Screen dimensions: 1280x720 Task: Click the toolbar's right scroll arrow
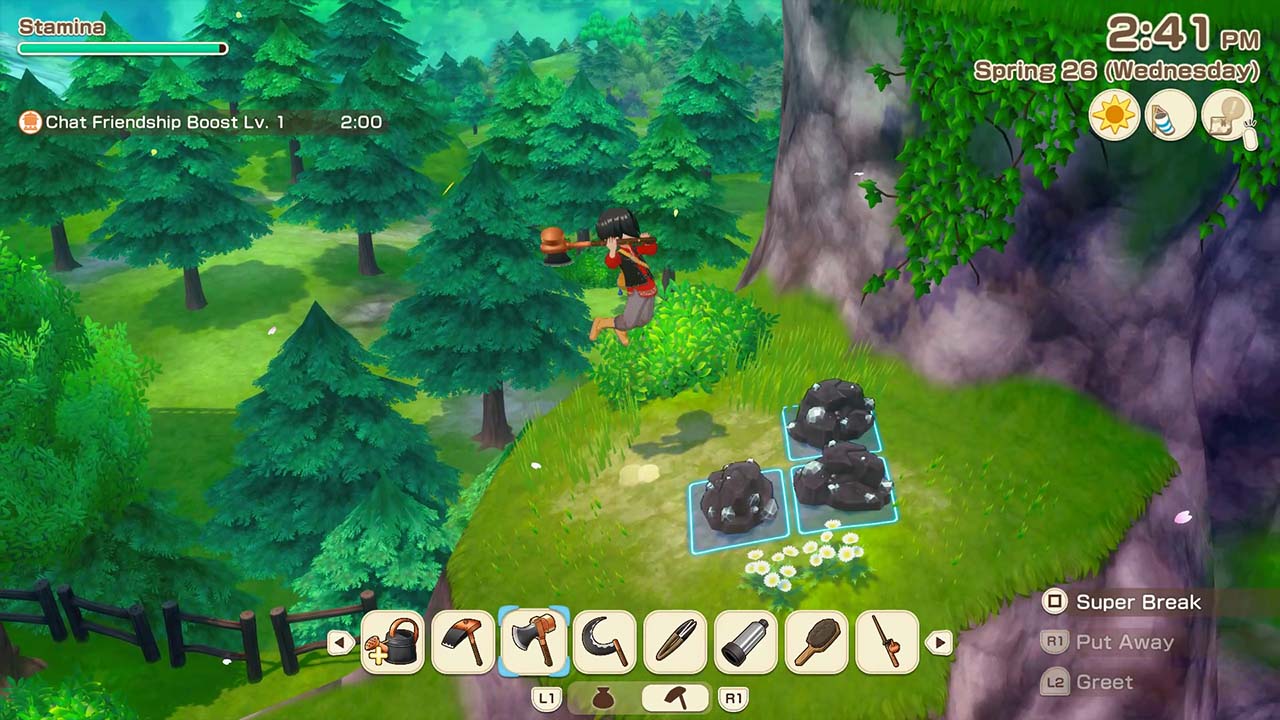[x=938, y=642]
